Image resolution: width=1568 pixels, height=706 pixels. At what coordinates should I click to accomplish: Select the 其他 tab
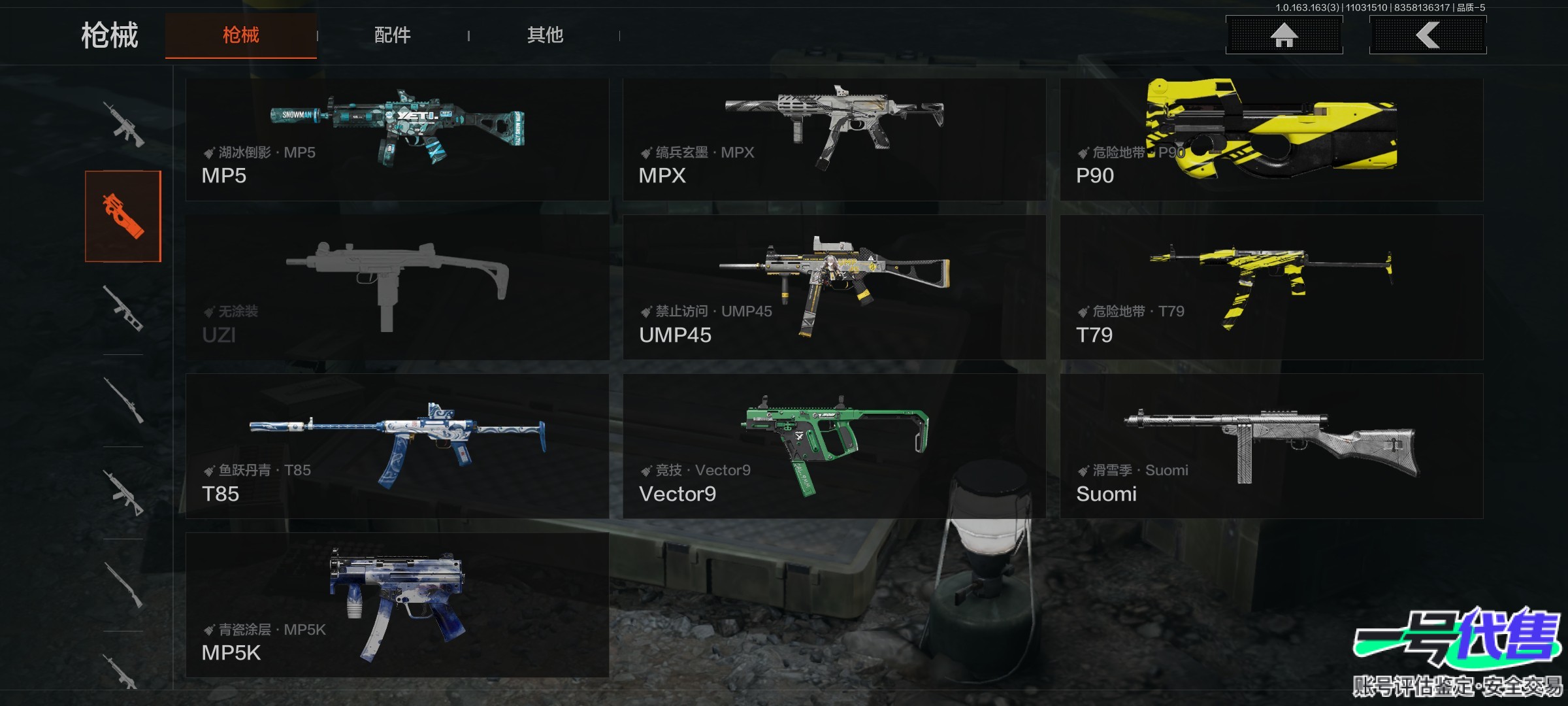[x=545, y=35]
